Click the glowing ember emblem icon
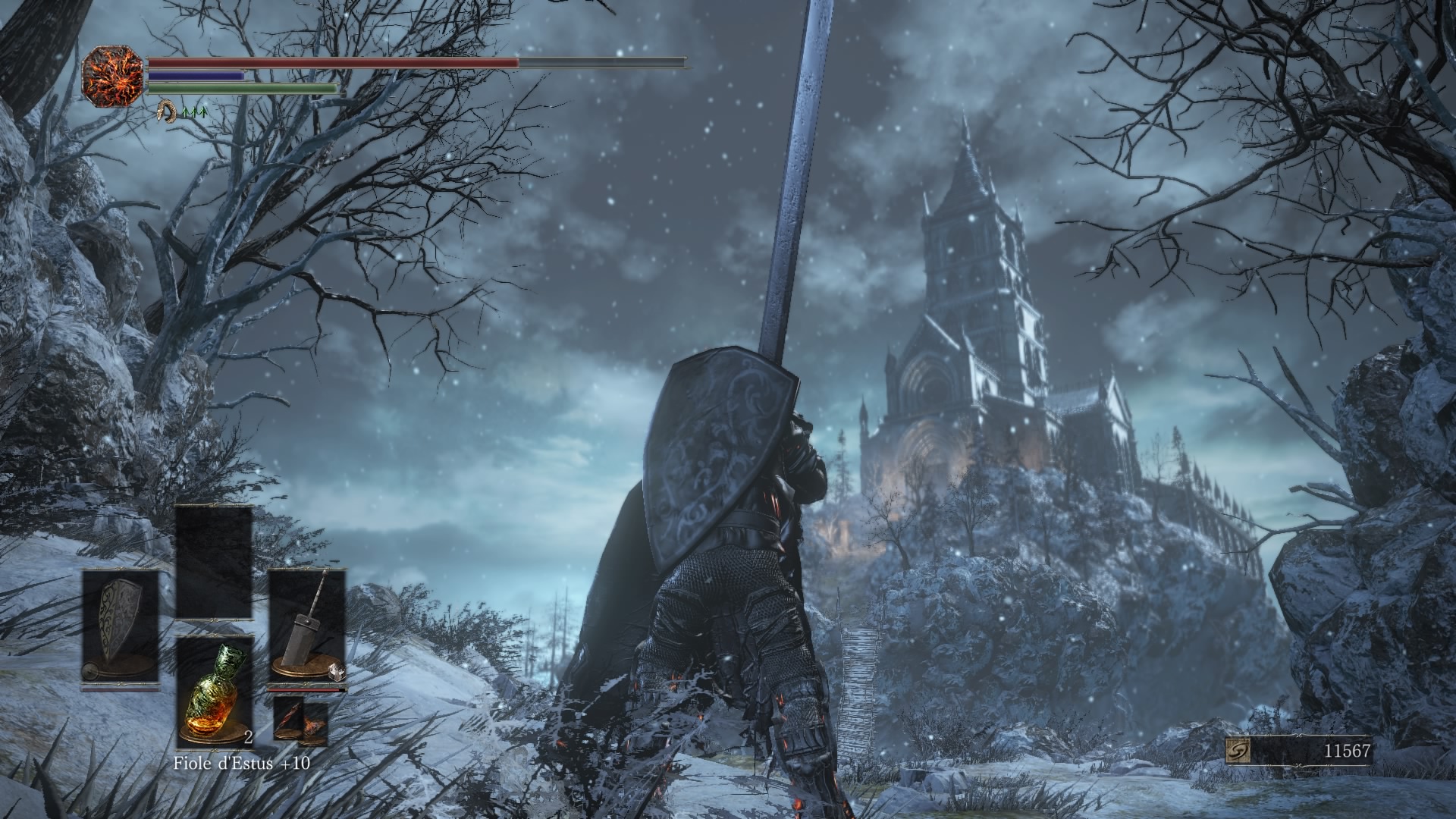The height and width of the screenshot is (819, 1456). coord(113,76)
